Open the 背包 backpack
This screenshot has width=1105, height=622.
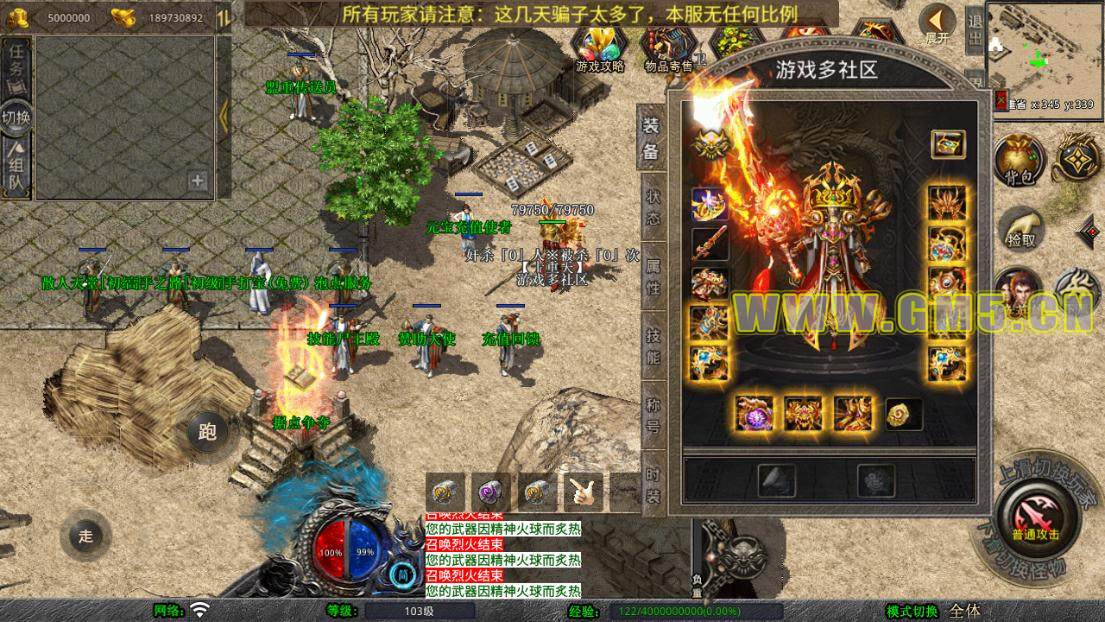(x=1018, y=161)
